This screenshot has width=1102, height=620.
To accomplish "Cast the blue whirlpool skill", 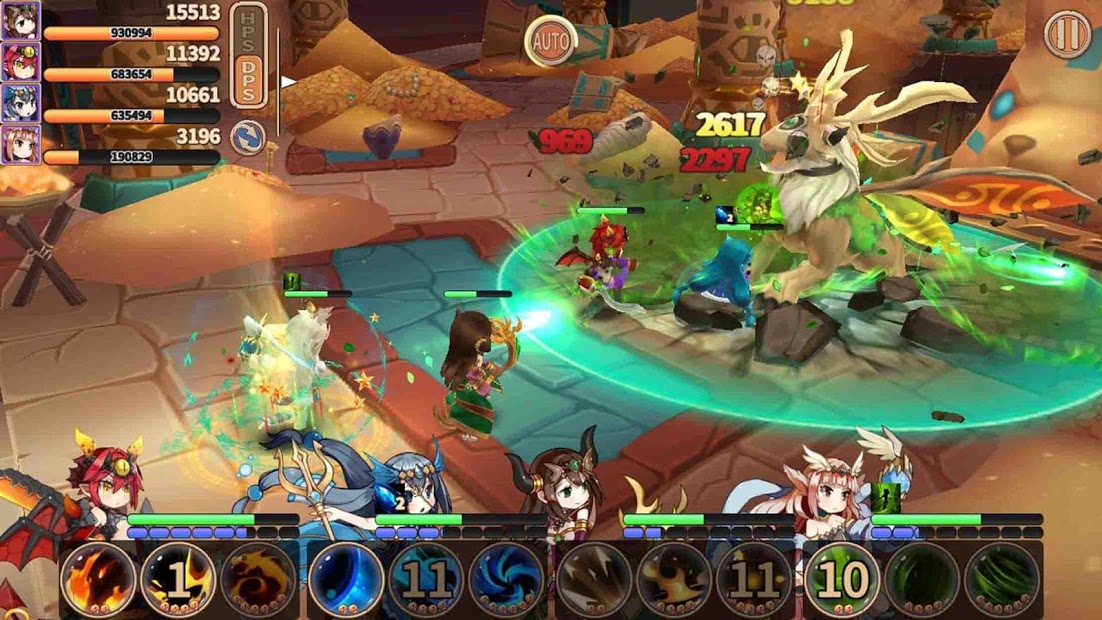I will 506,579.
